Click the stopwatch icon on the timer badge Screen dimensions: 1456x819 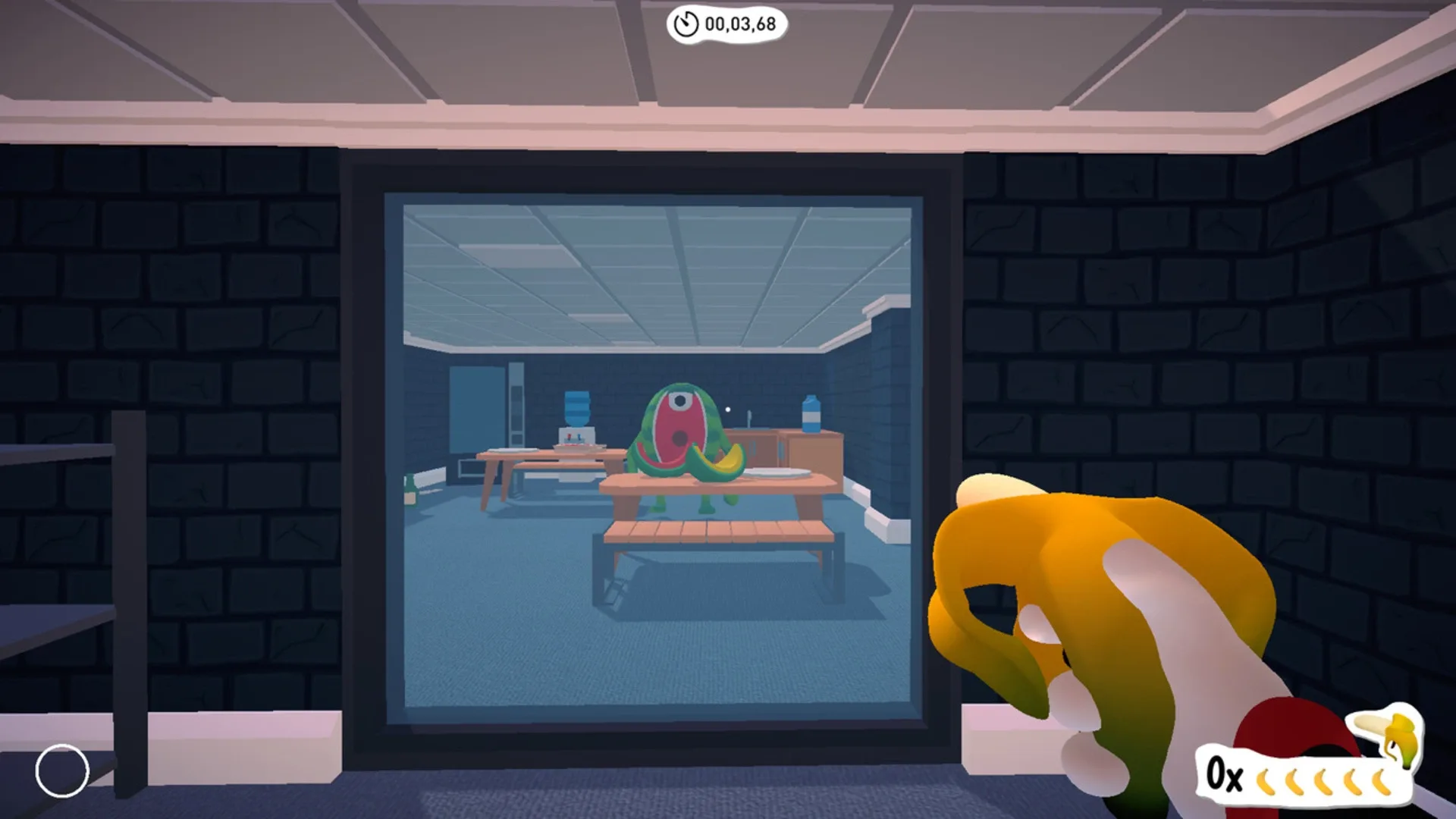tap(686, 24)
